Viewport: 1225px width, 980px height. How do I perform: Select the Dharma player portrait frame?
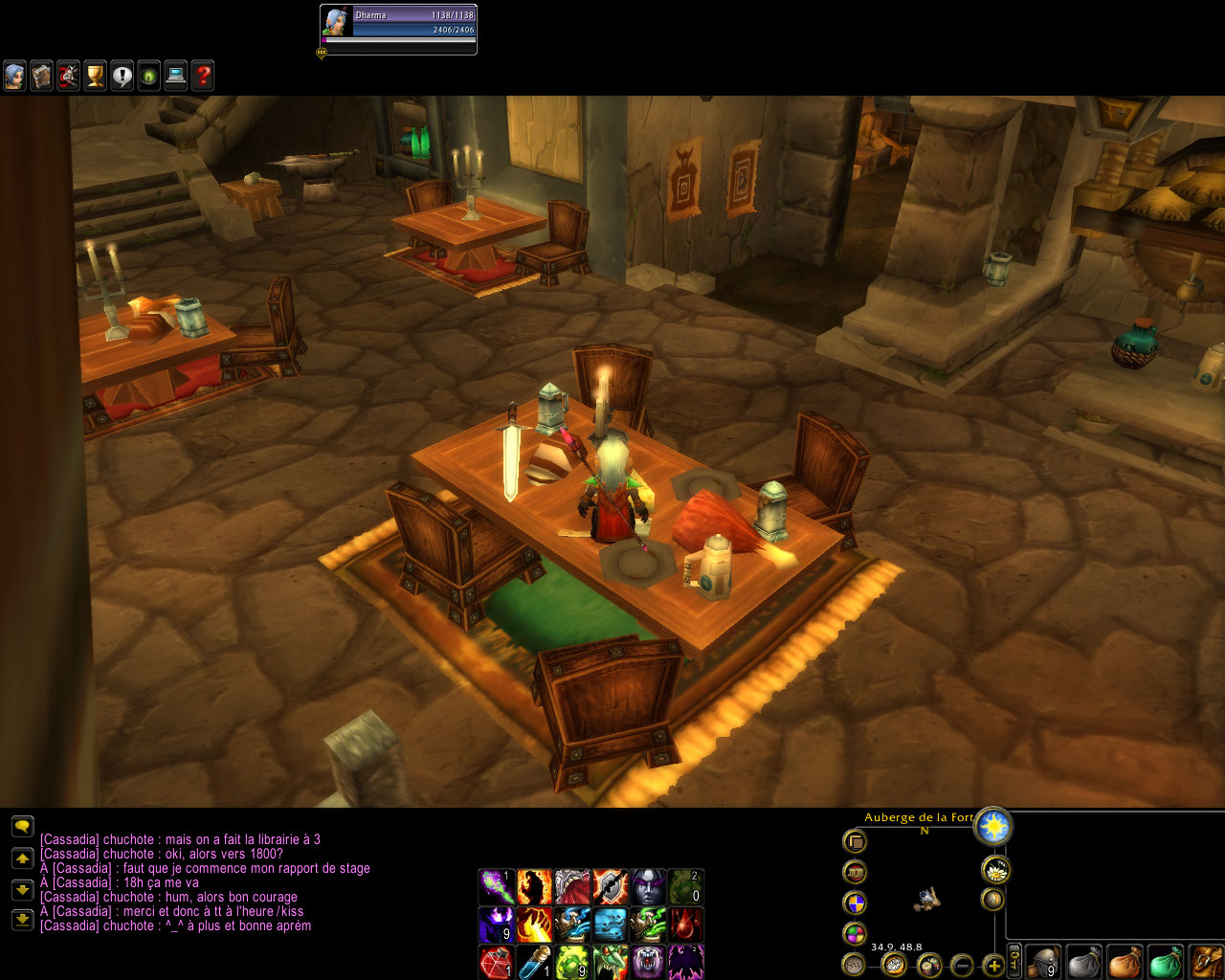click(x=398, y=29)
